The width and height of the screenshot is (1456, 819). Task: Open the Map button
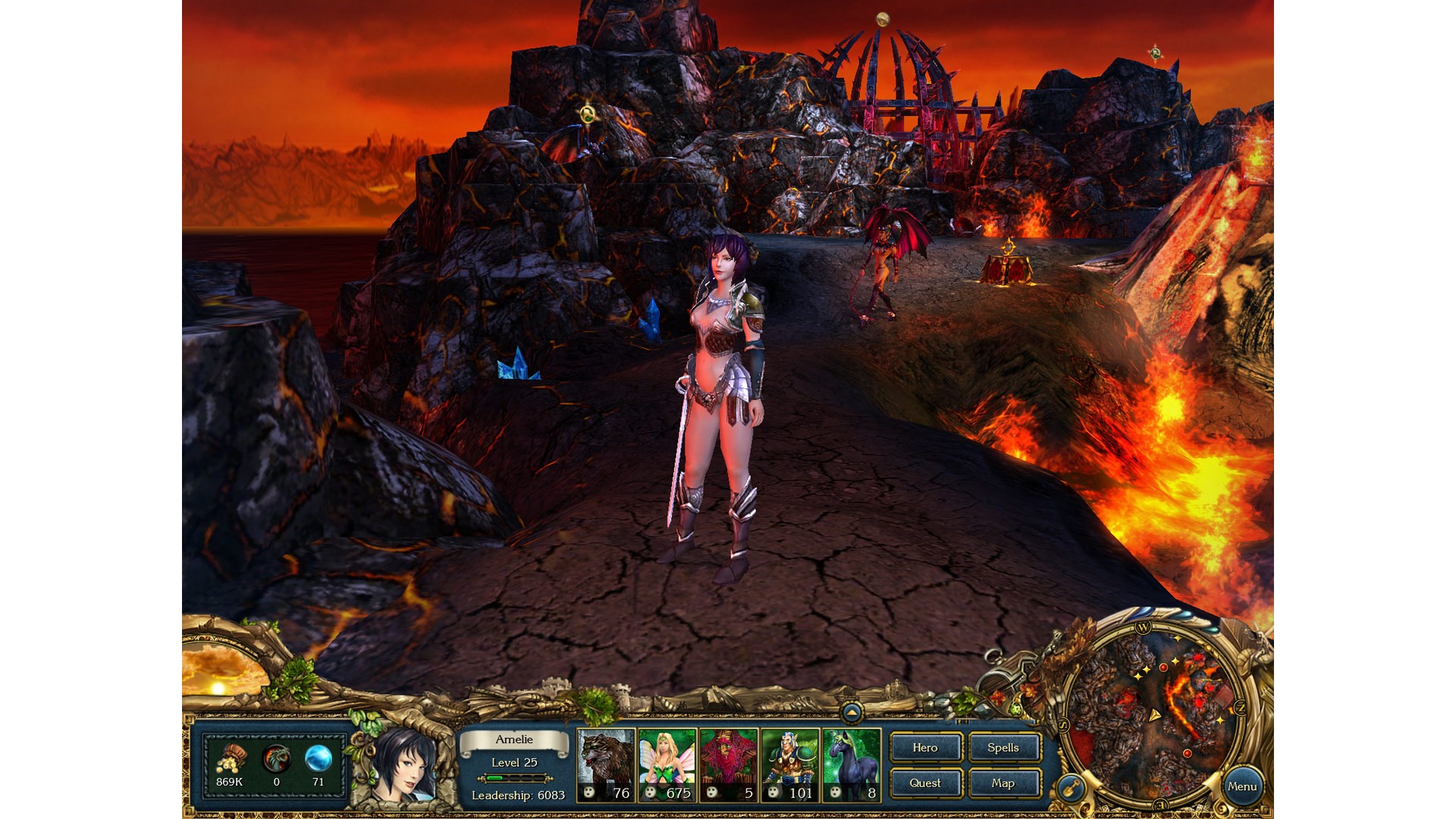[x=1003, y=783]
